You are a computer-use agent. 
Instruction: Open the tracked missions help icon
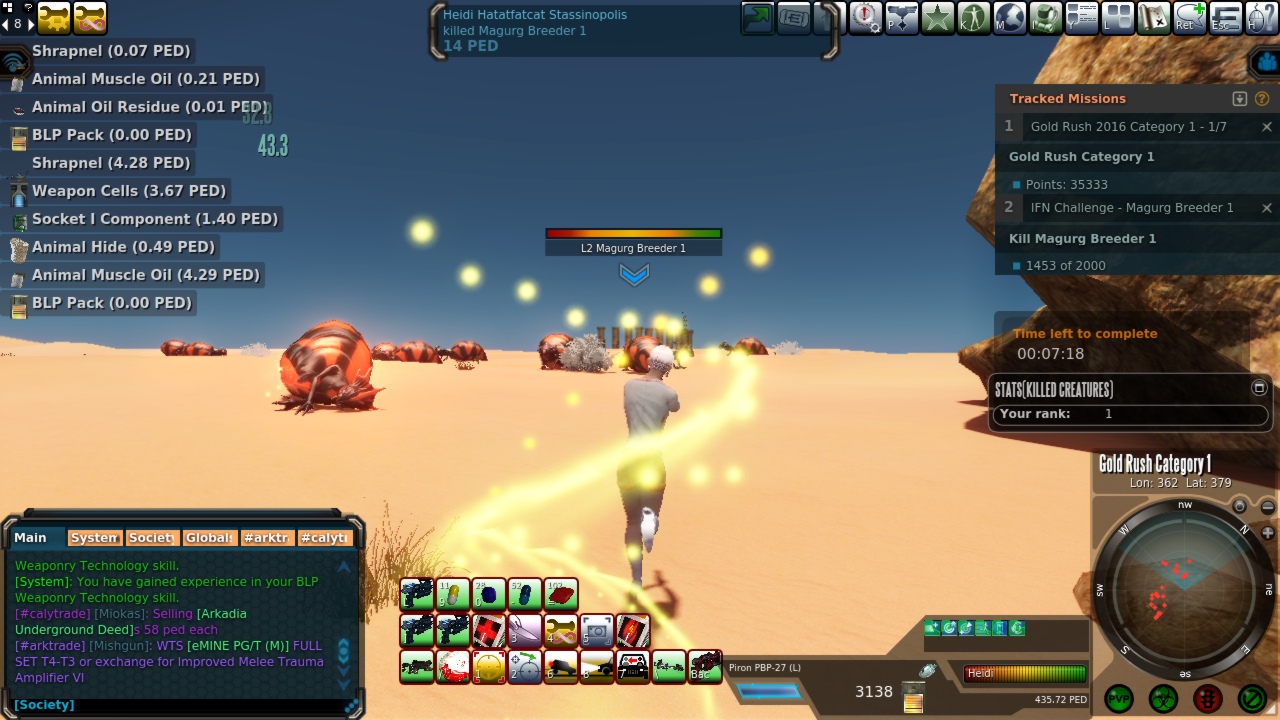pyautogui.click(x=1262, y=99)
